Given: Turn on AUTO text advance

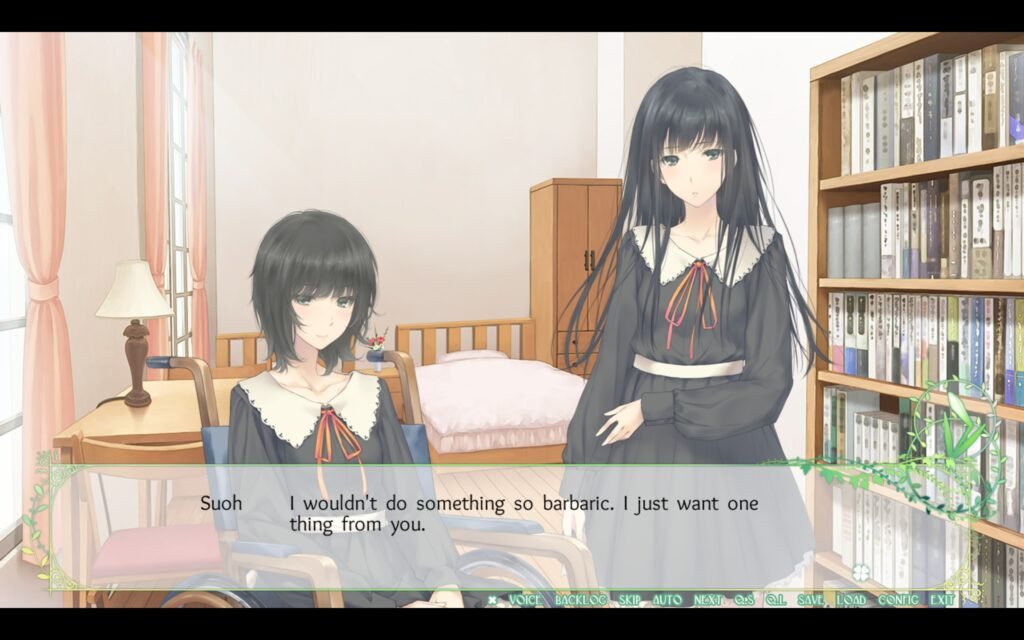Looking at the screenshot, I should [667, 600].
